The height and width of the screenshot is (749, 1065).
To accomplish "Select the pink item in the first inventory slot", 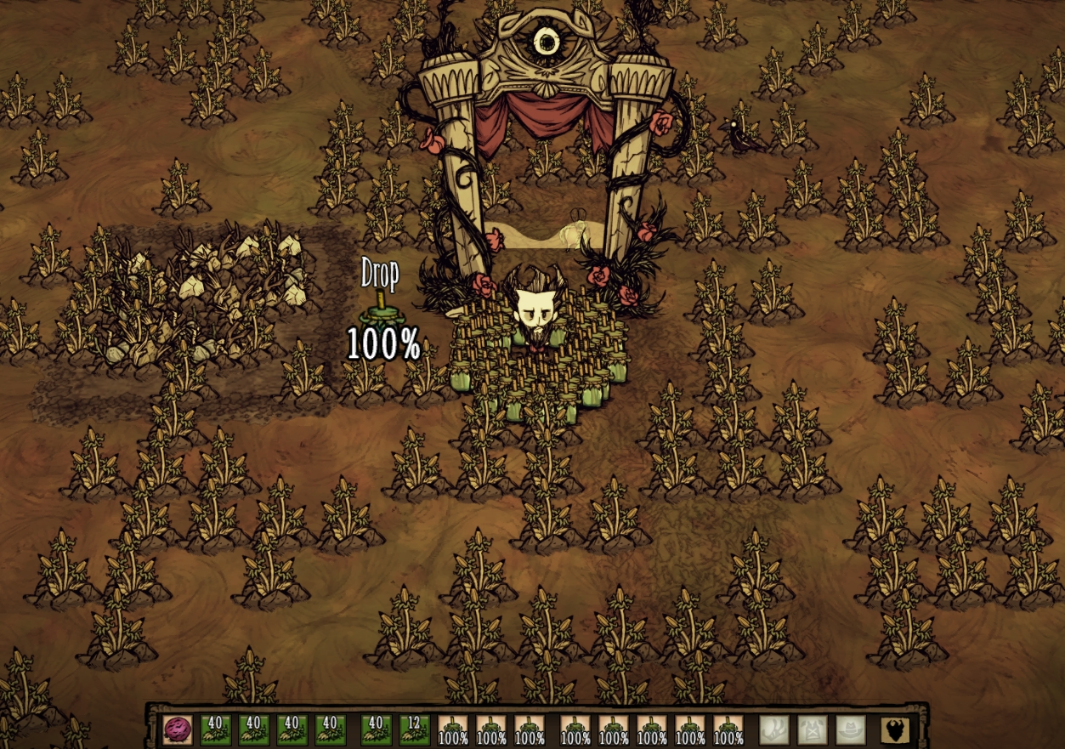I will pos(177,729).
